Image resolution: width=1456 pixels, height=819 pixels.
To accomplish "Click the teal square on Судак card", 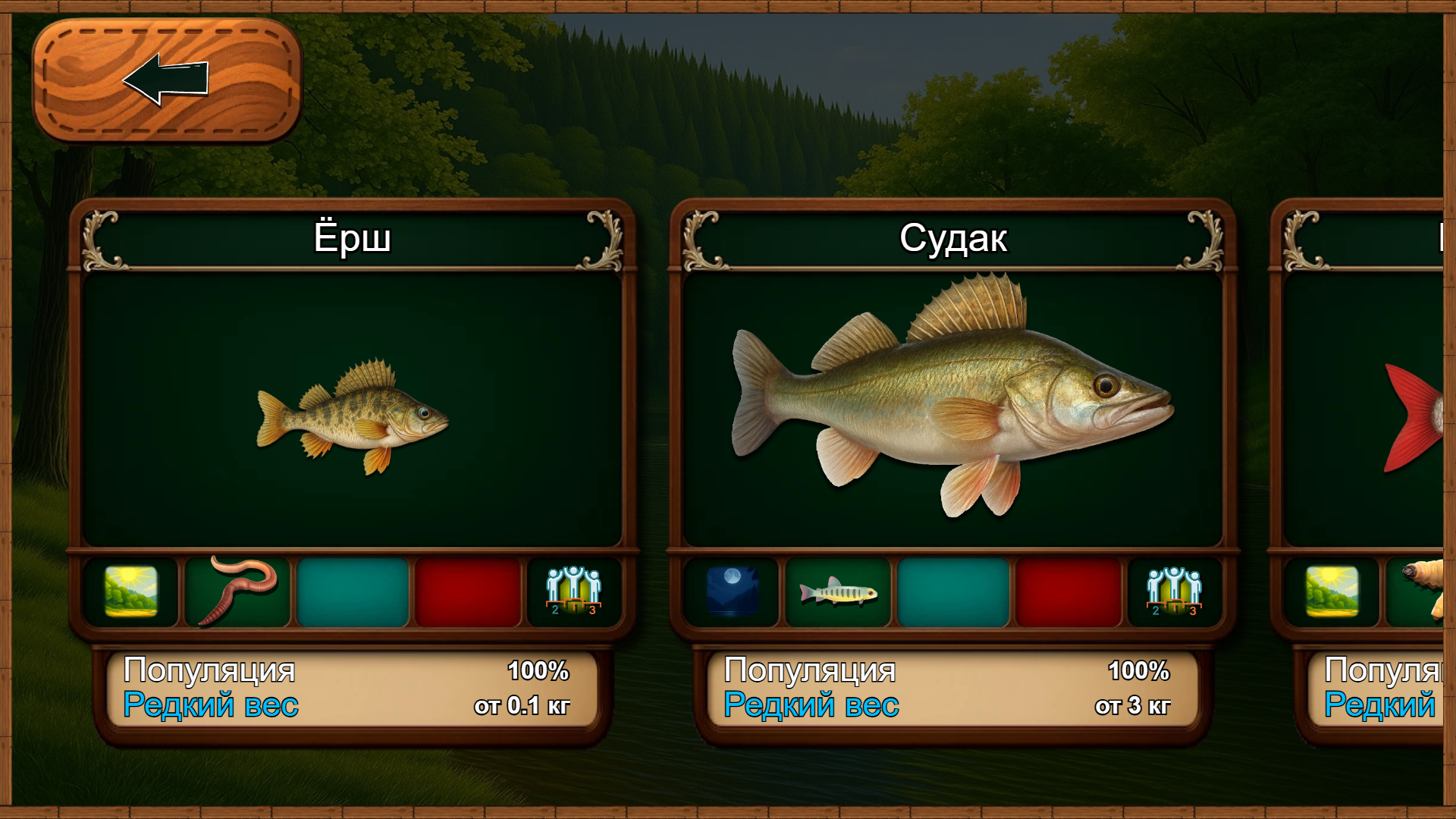I will pyautogui.click(x=953, y=591).
